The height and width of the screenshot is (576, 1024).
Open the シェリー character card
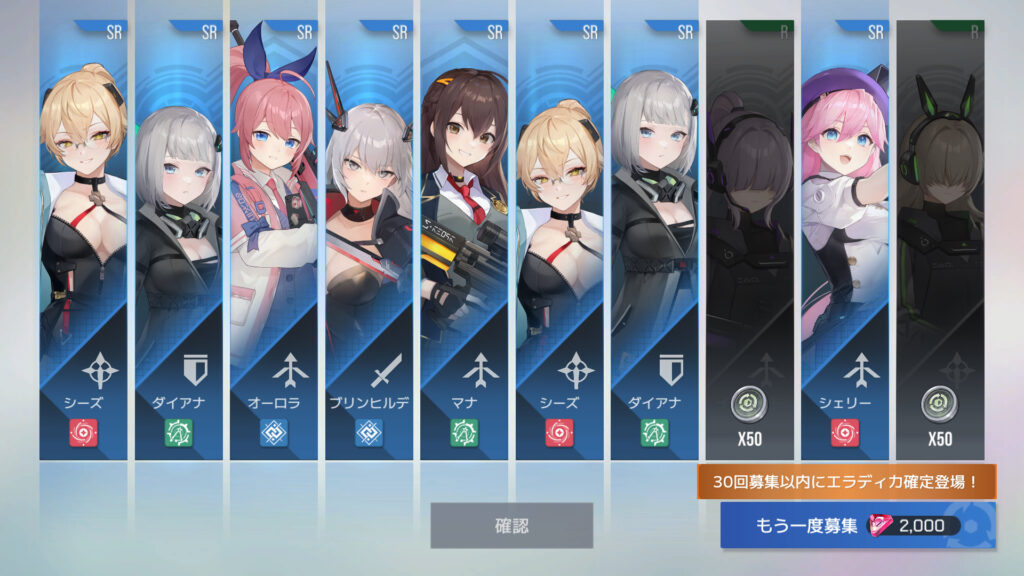[845, 240]
